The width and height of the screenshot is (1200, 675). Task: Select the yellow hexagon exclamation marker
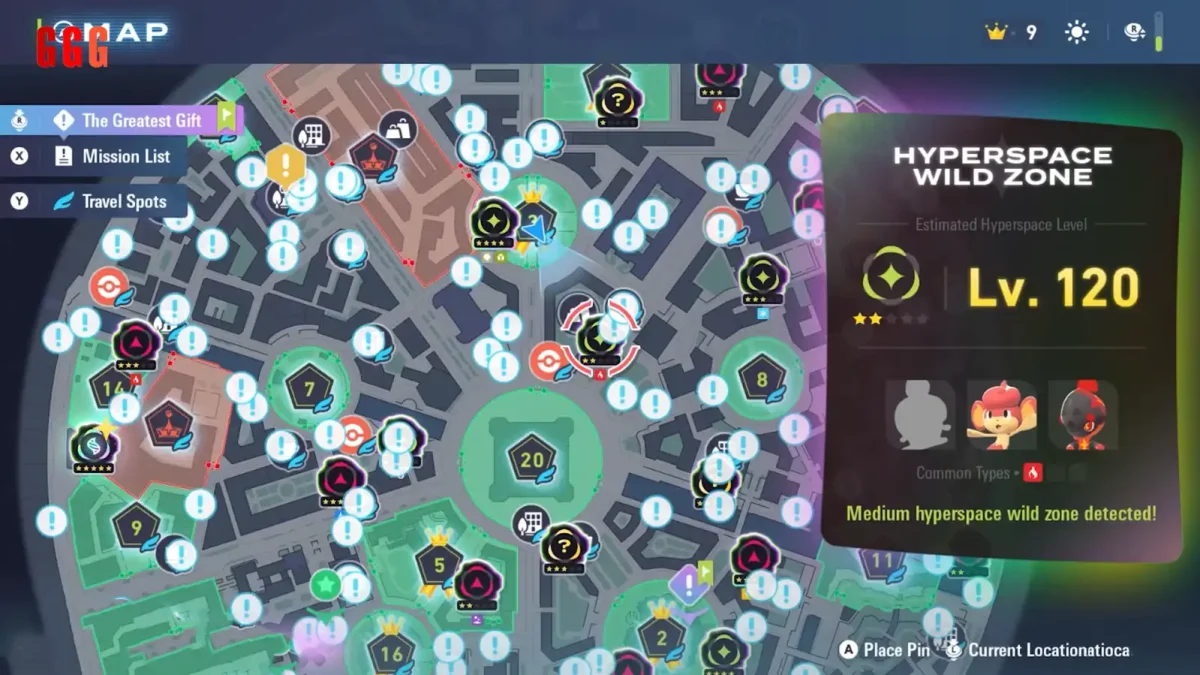(286, 163)
